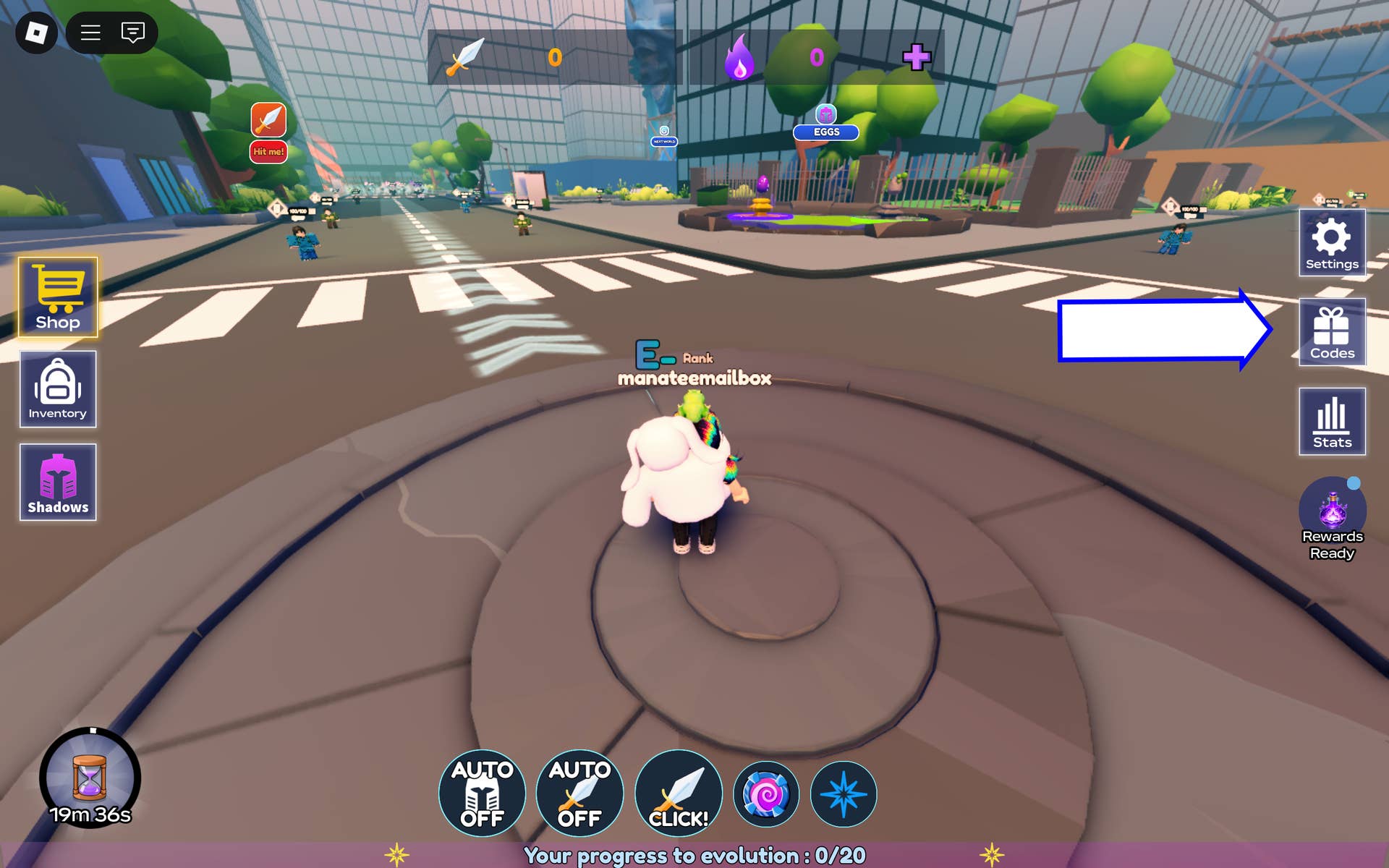This screenshot has height=868, width=1389.
Task: Toggle the Auto helmet button
Action: [x=482, y=793]
